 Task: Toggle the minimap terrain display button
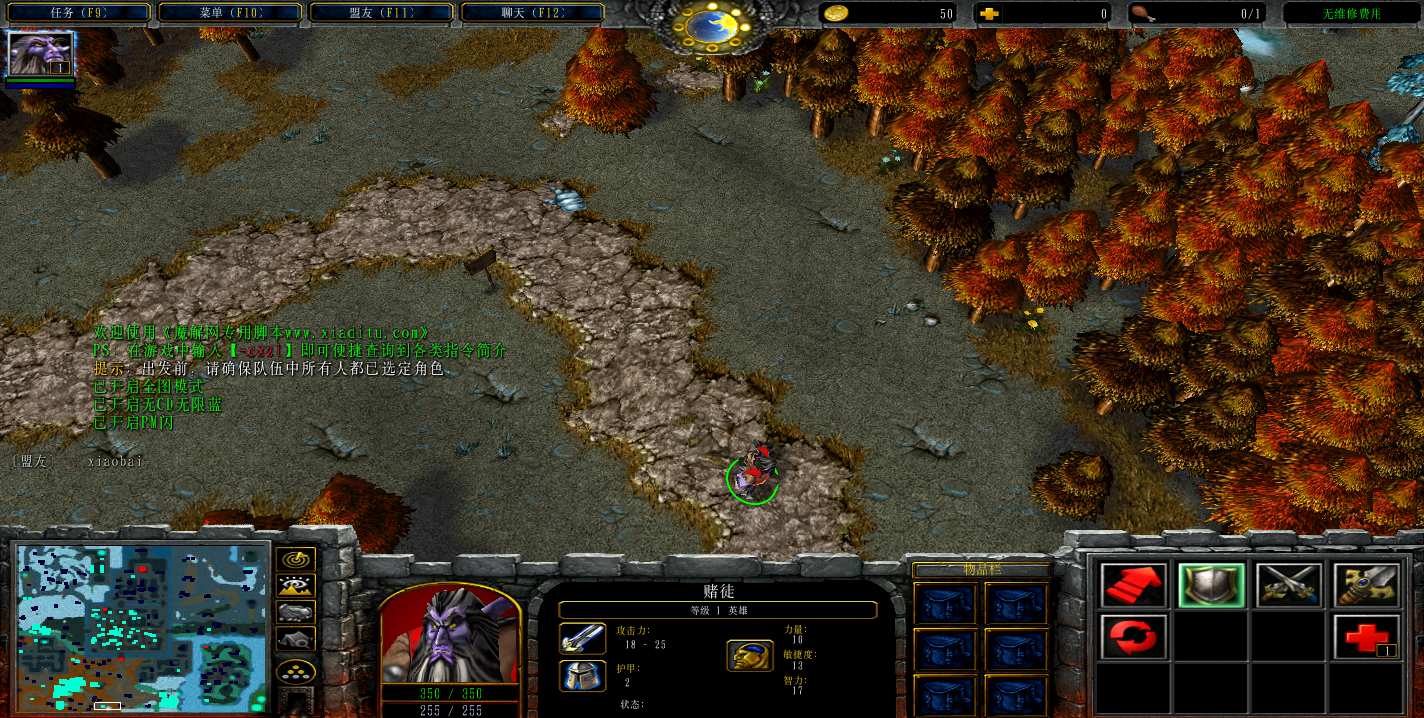[x=296, y=586]
